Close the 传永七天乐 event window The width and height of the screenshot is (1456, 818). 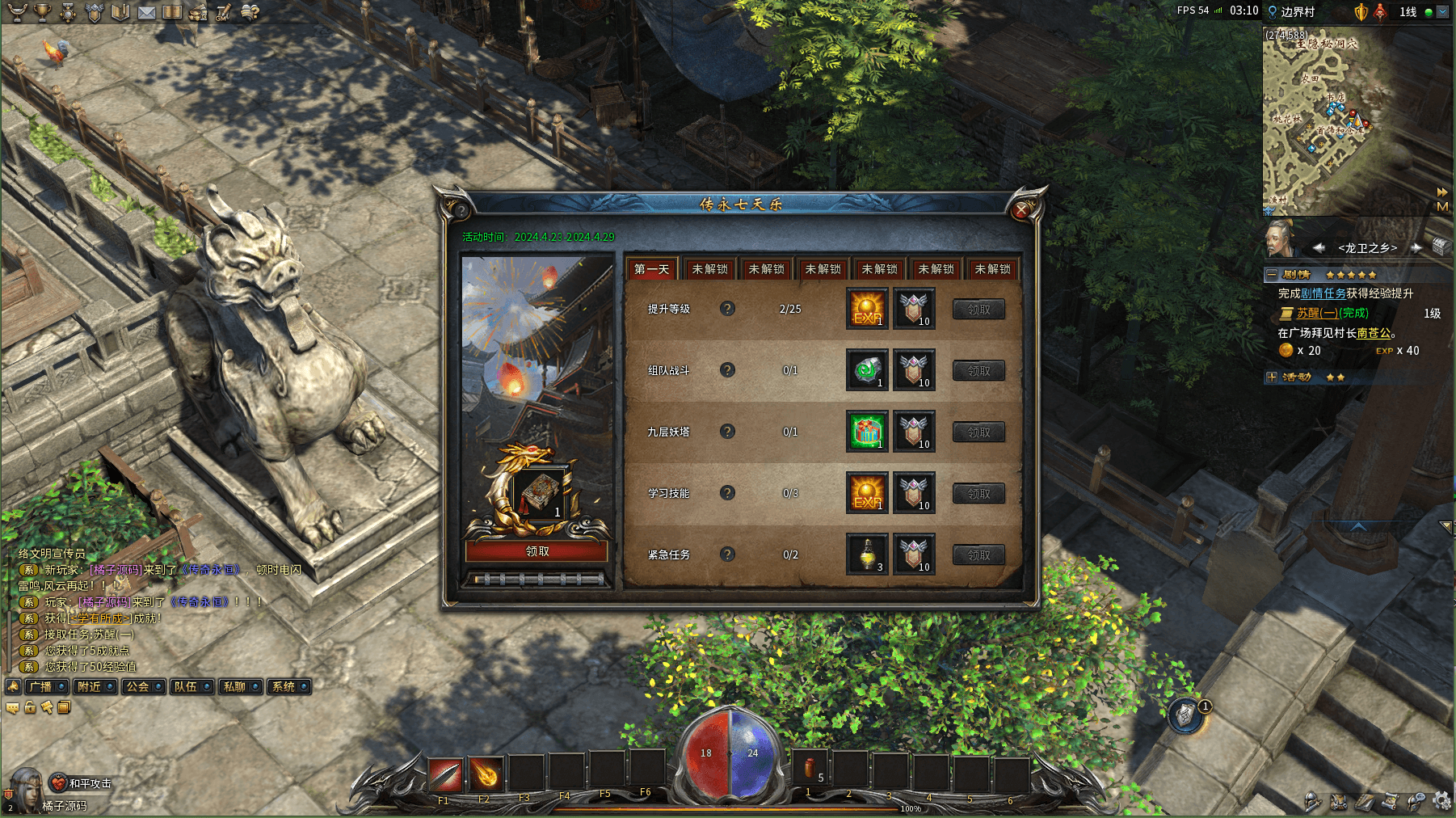[1021, 210]
